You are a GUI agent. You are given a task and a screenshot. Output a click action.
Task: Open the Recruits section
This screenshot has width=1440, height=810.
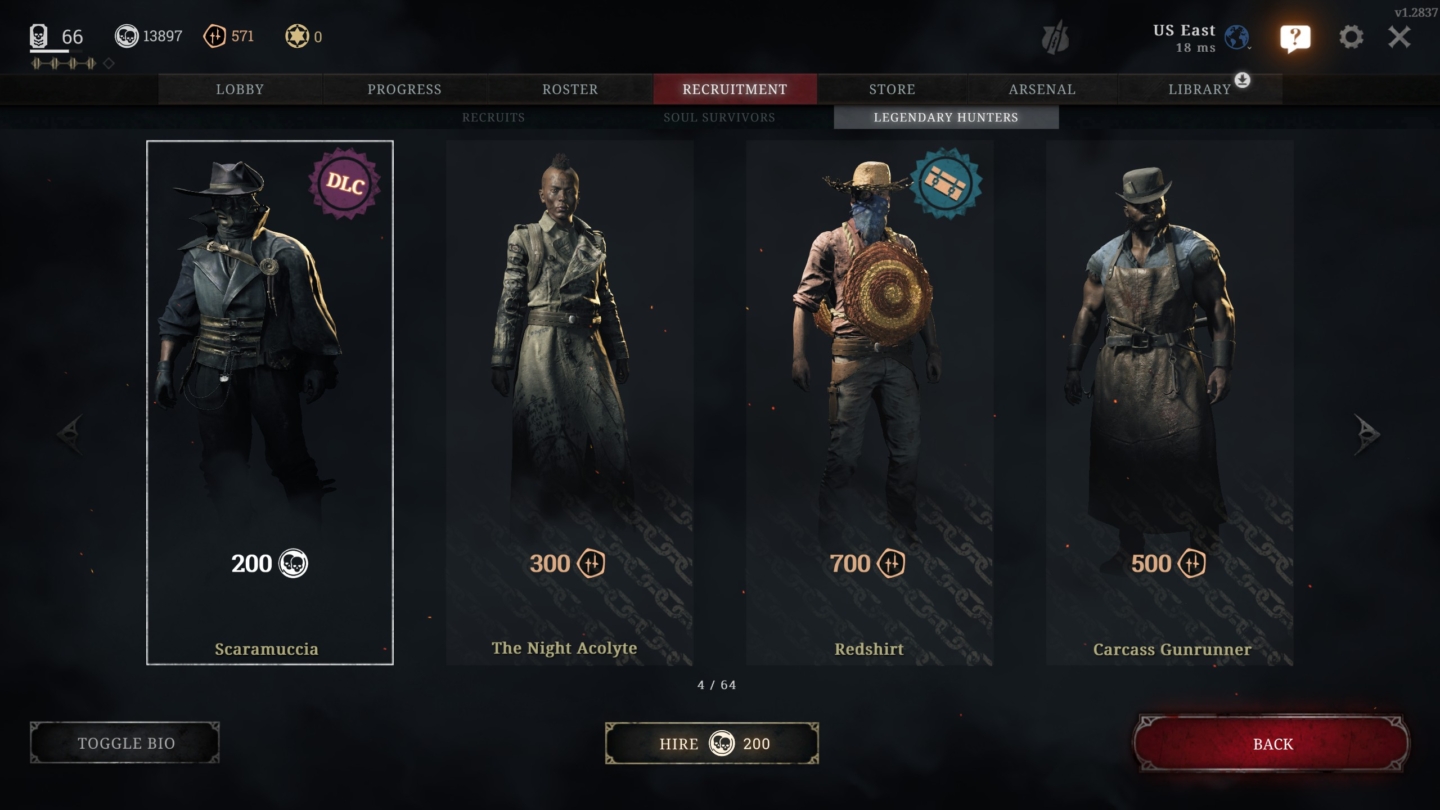[493, 117]
